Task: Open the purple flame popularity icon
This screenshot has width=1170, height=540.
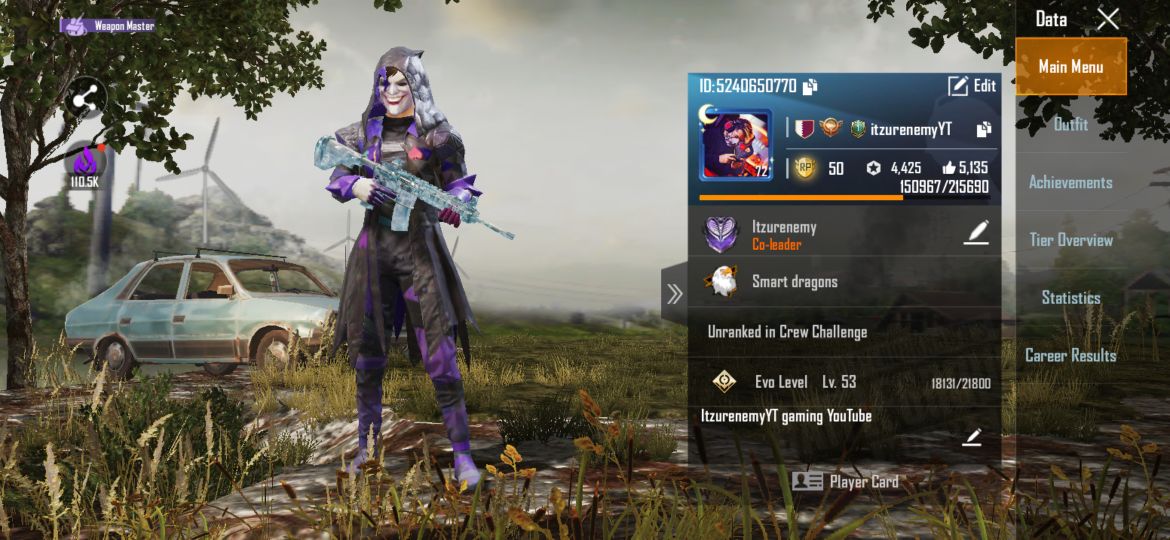Action: 85,164
